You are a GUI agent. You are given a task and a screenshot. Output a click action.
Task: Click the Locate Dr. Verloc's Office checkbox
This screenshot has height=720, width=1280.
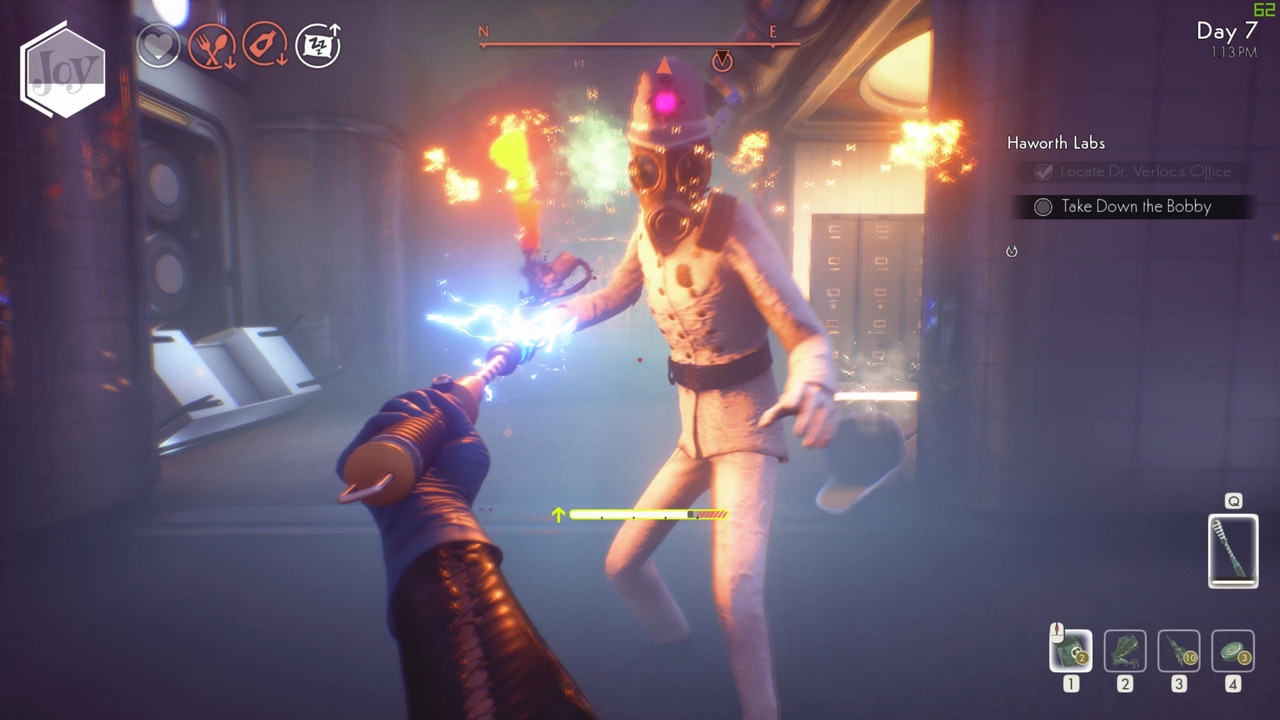pos(1043,172)
